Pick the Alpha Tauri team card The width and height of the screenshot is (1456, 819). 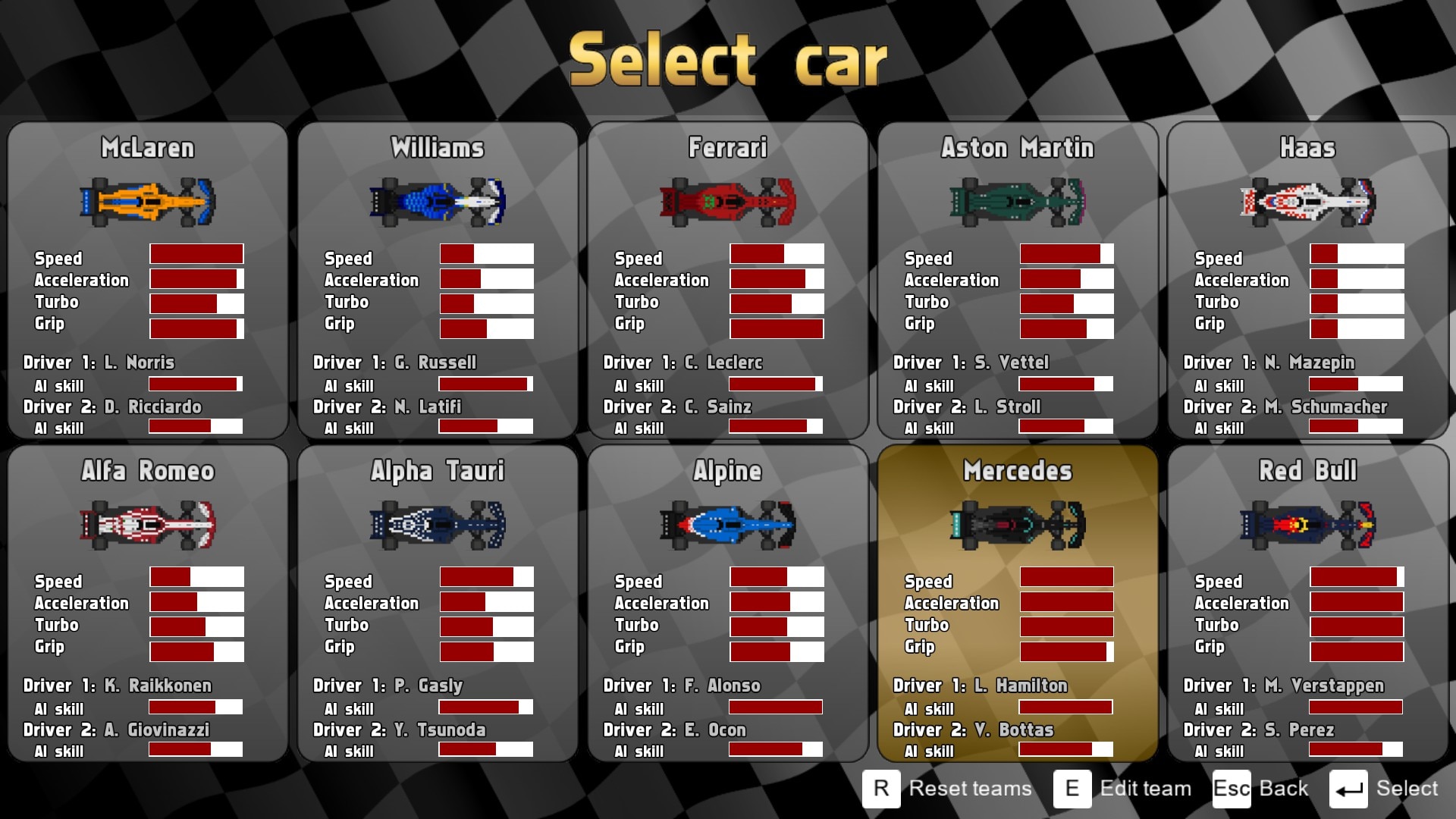click(438, 604)
